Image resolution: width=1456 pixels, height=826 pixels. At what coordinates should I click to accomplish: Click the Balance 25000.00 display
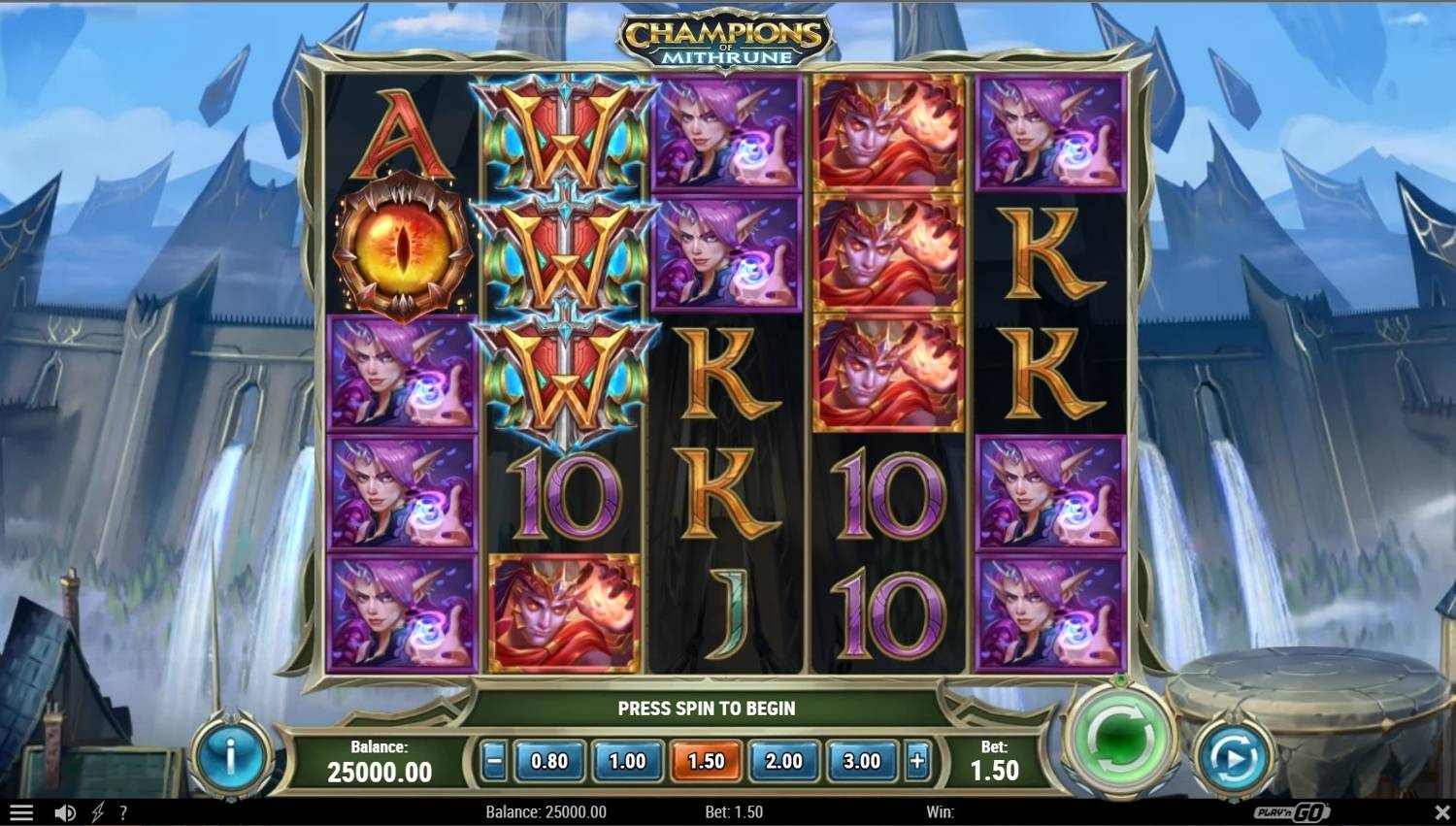pos(379,762)
